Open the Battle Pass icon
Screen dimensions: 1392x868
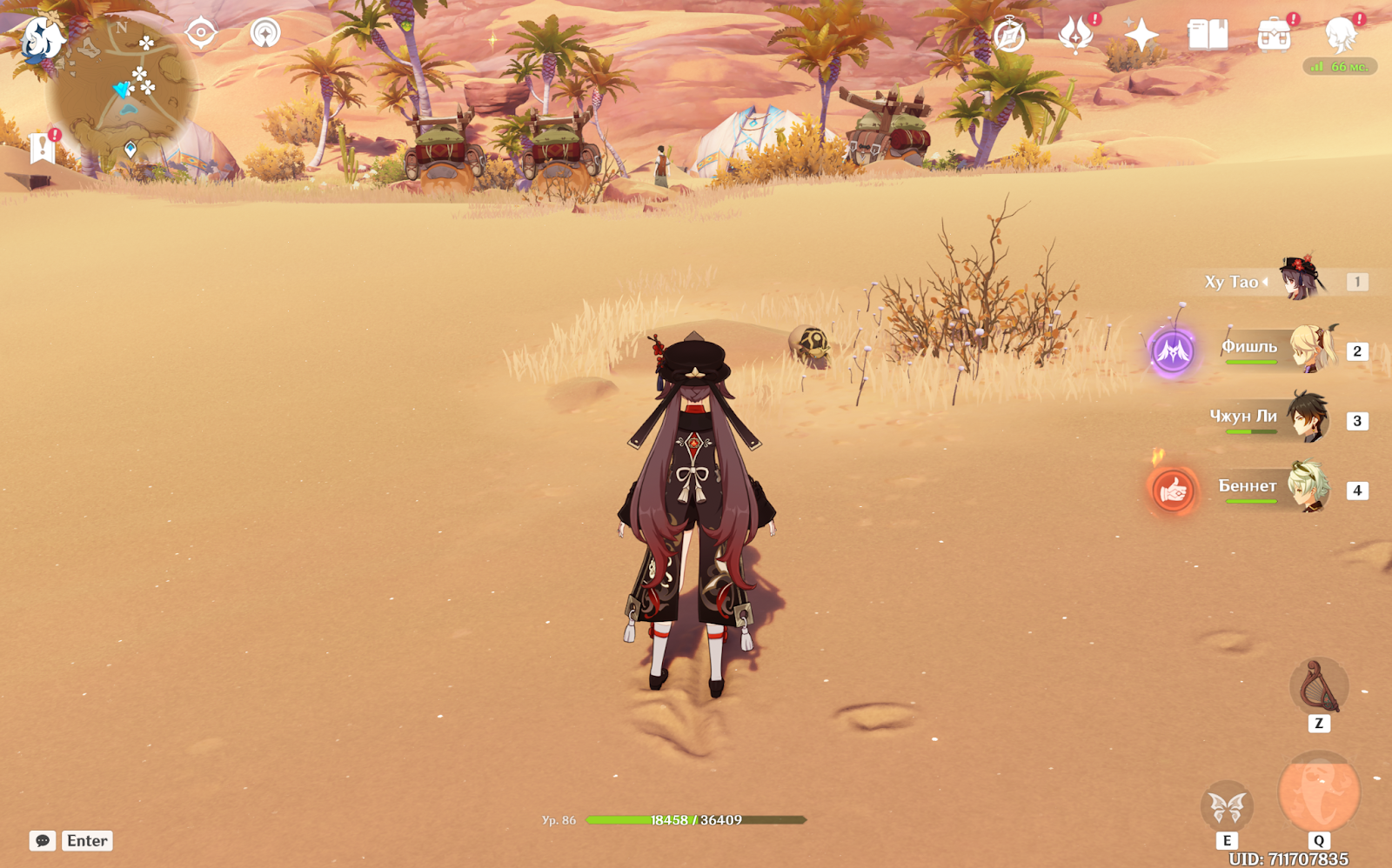pos(1076,35)
